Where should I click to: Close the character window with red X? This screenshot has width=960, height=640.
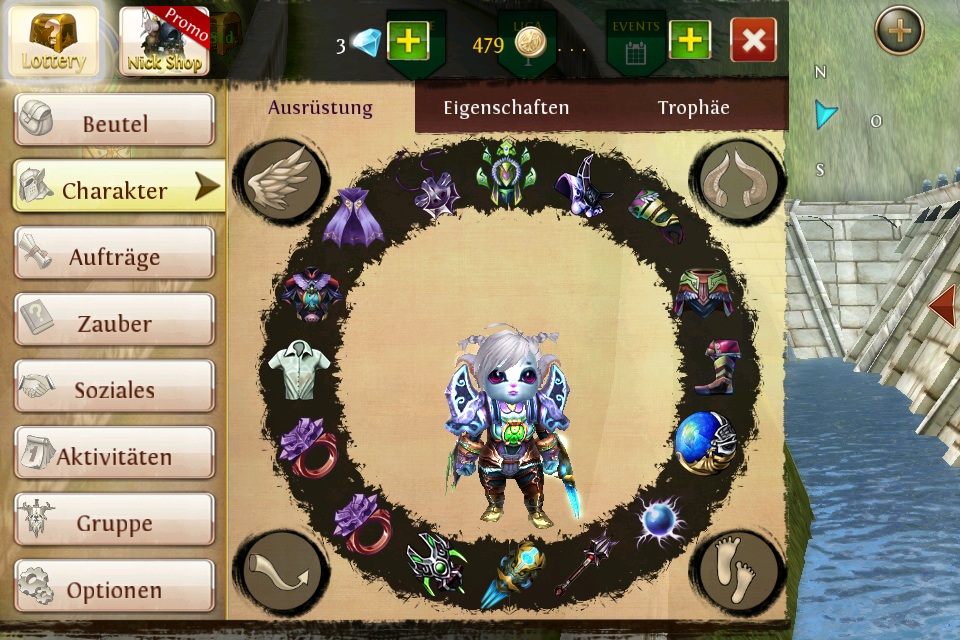point(754,41)
